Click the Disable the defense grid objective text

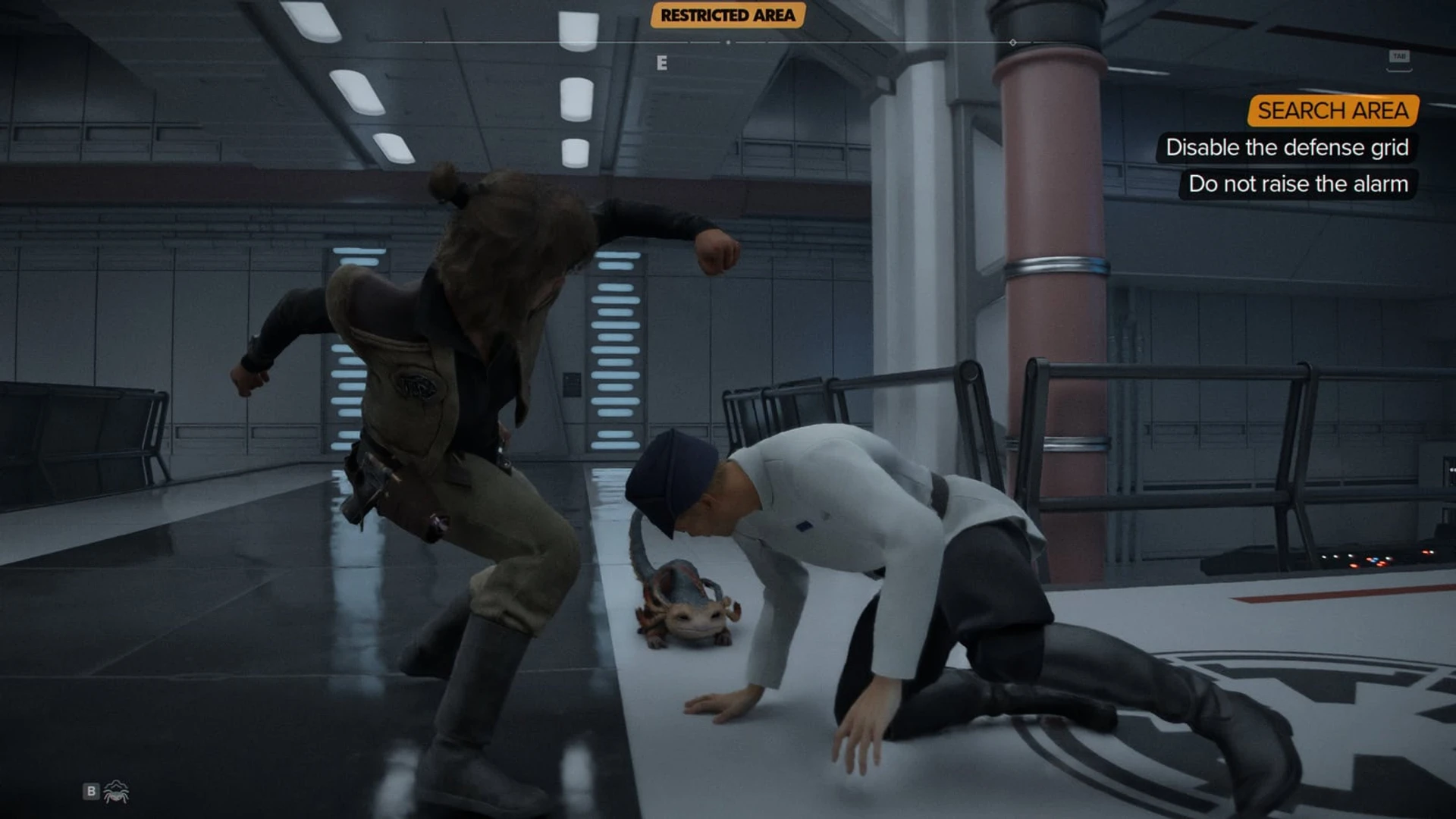pos(1288,148)
